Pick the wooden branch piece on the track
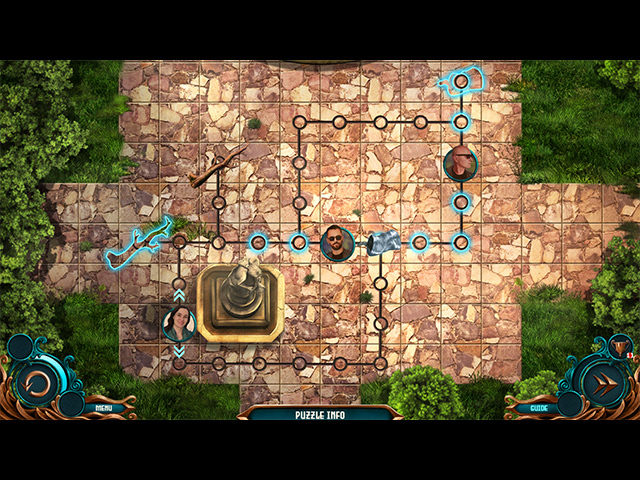640x480 pixels. coord(217,167)
